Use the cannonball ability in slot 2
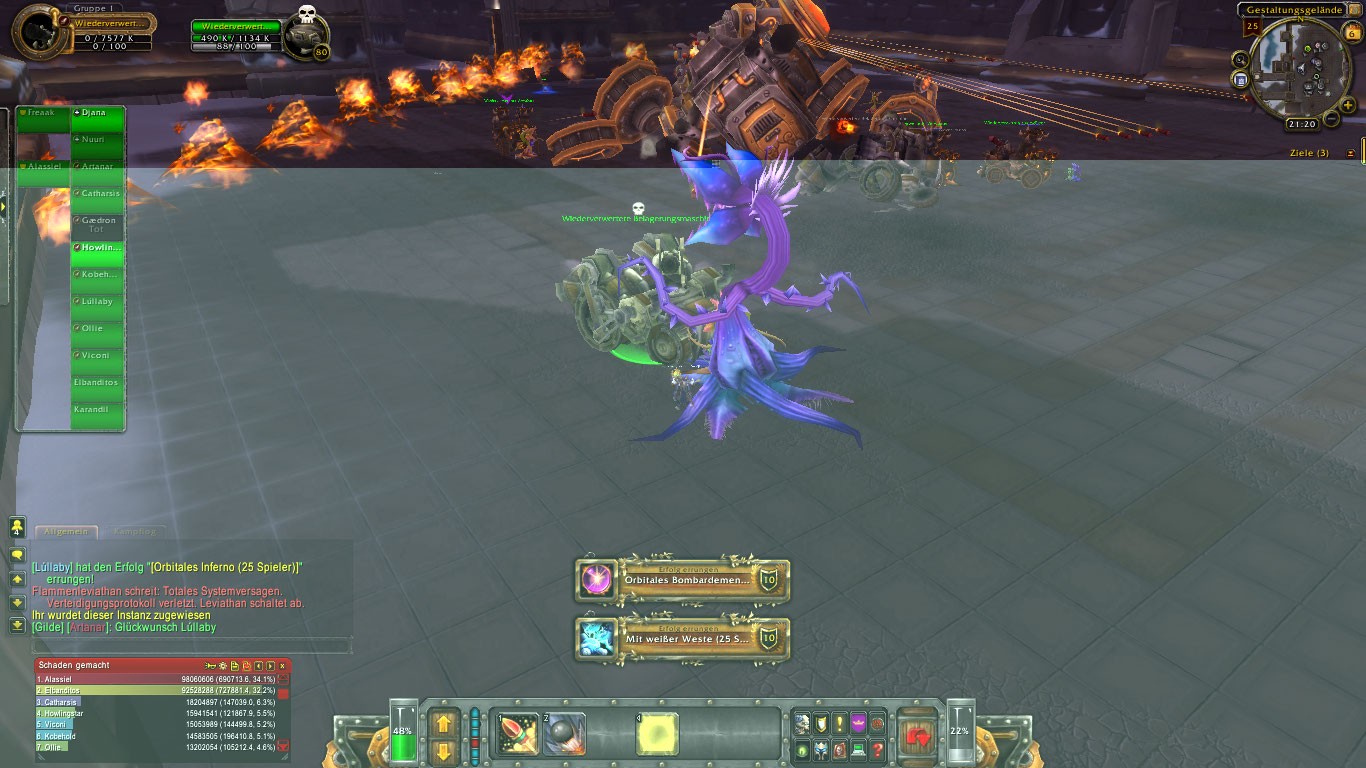 coord(566,735)
